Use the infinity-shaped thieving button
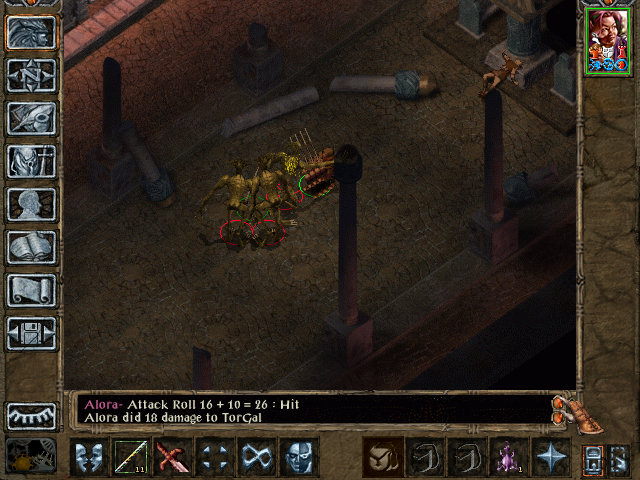Screen dimensions: 640x480 pyautogui.click(x=257, y=458)
